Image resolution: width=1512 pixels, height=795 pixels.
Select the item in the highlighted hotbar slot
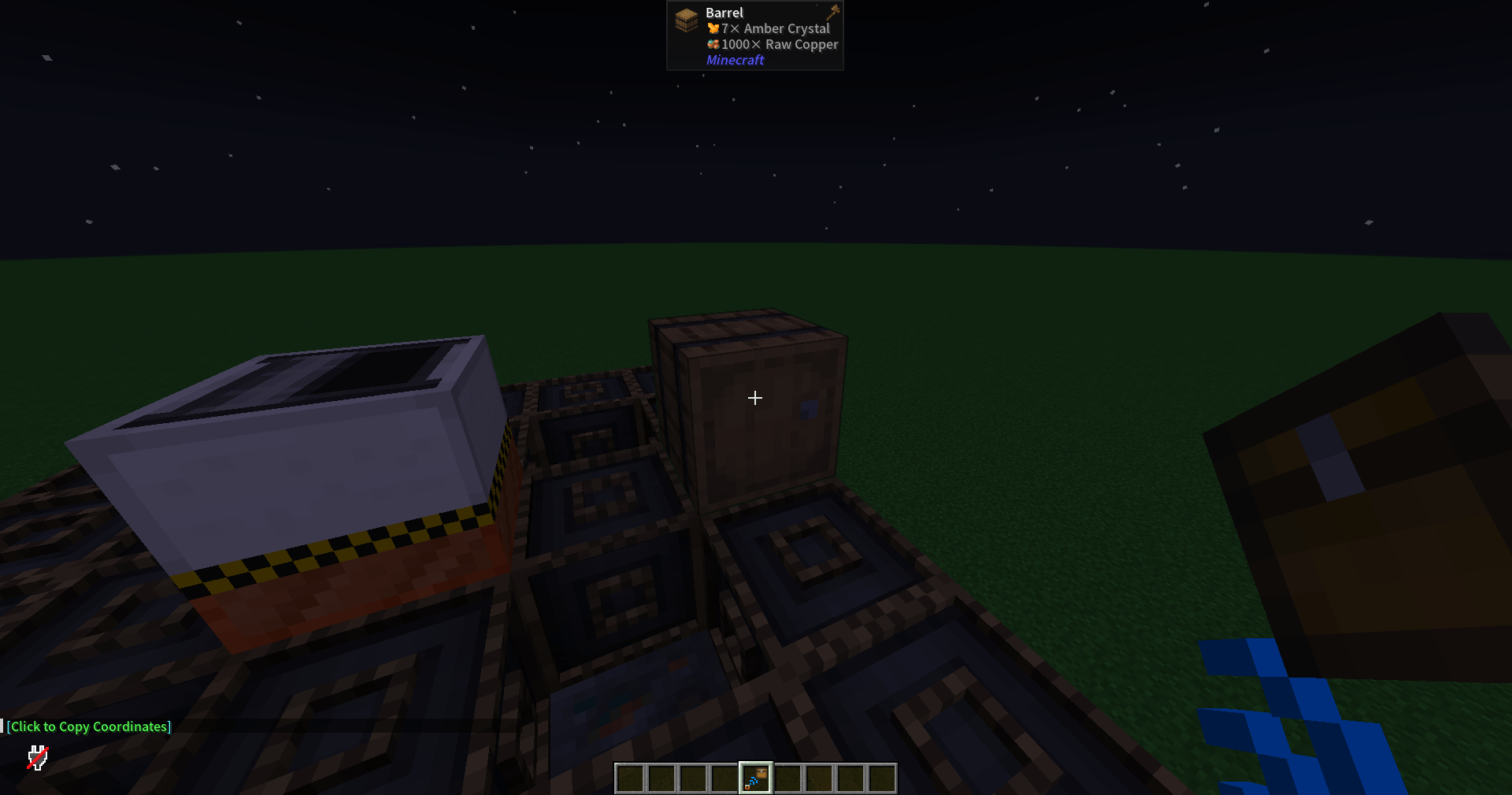click(x=754, y=777)
